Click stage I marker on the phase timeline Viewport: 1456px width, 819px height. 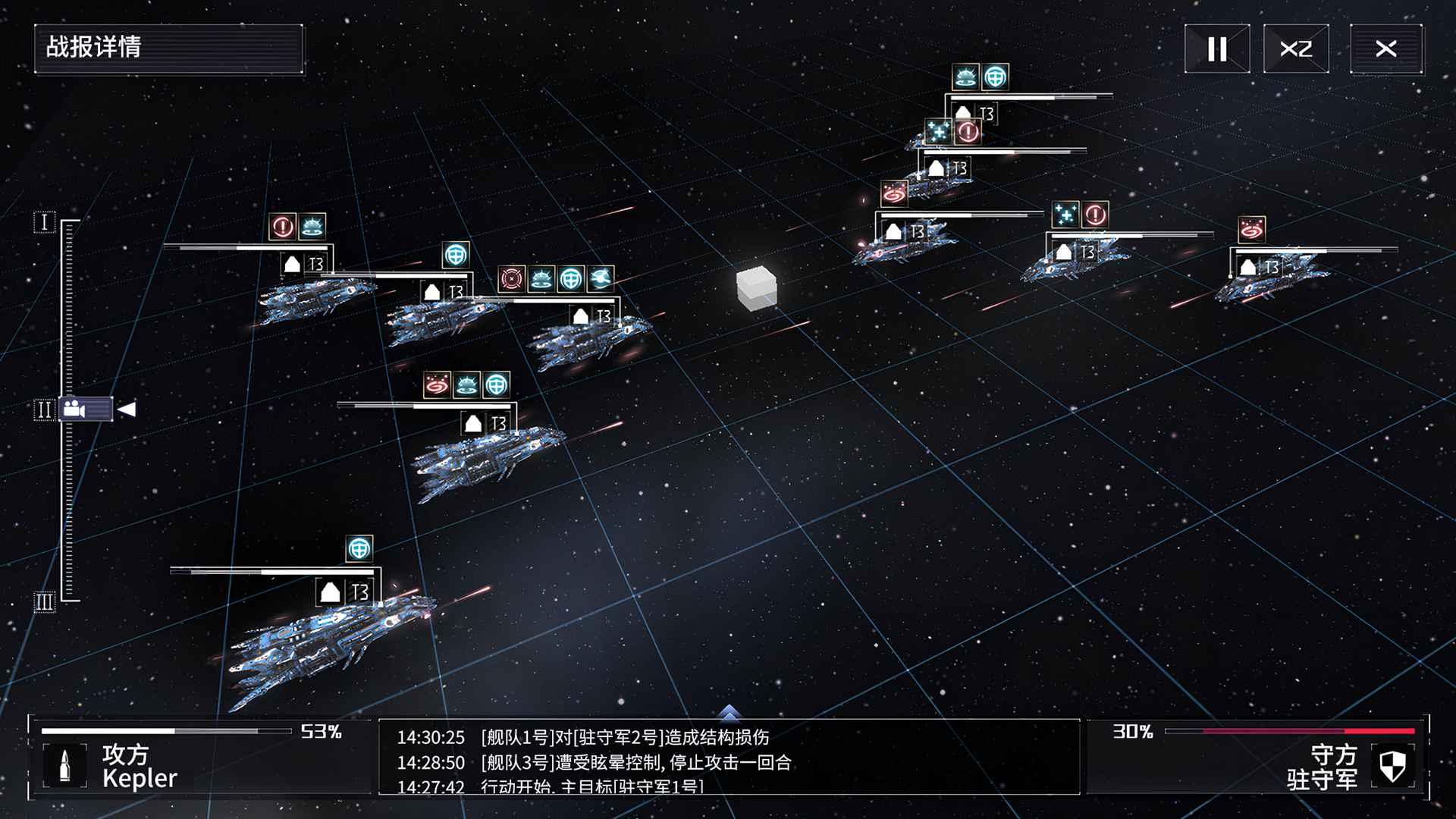tap(44, 221)
